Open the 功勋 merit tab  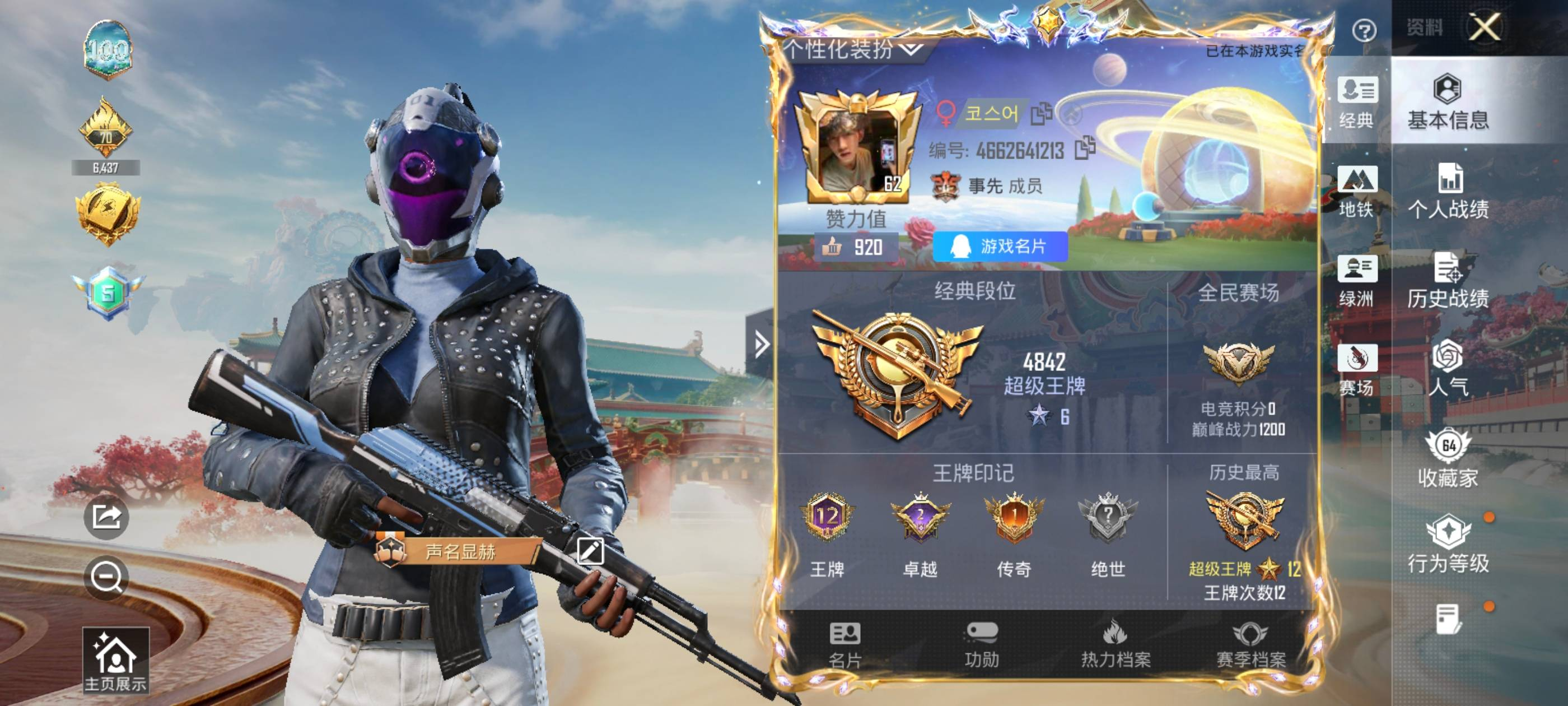[981, 645]
